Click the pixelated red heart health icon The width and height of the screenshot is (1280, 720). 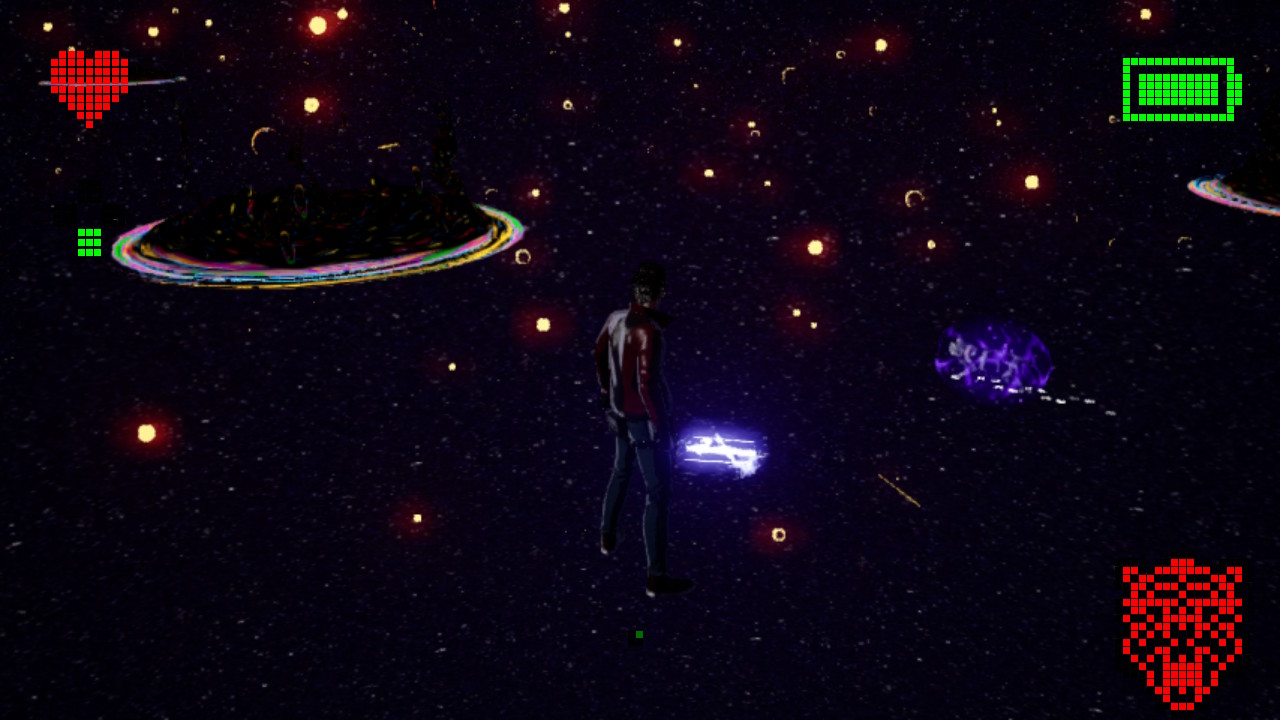[88, 85]
